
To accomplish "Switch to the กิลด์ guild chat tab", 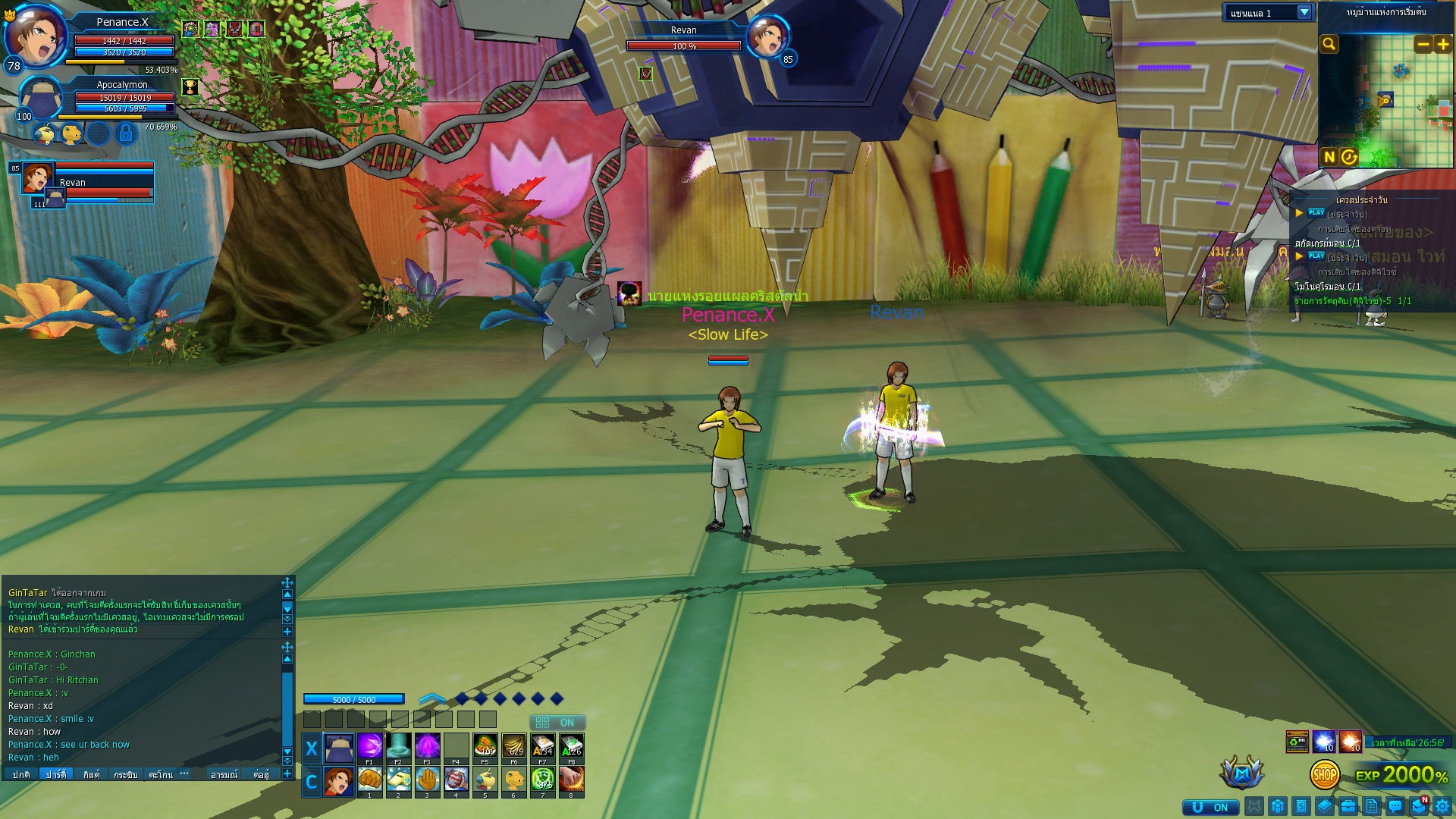I will click(91, 774).
